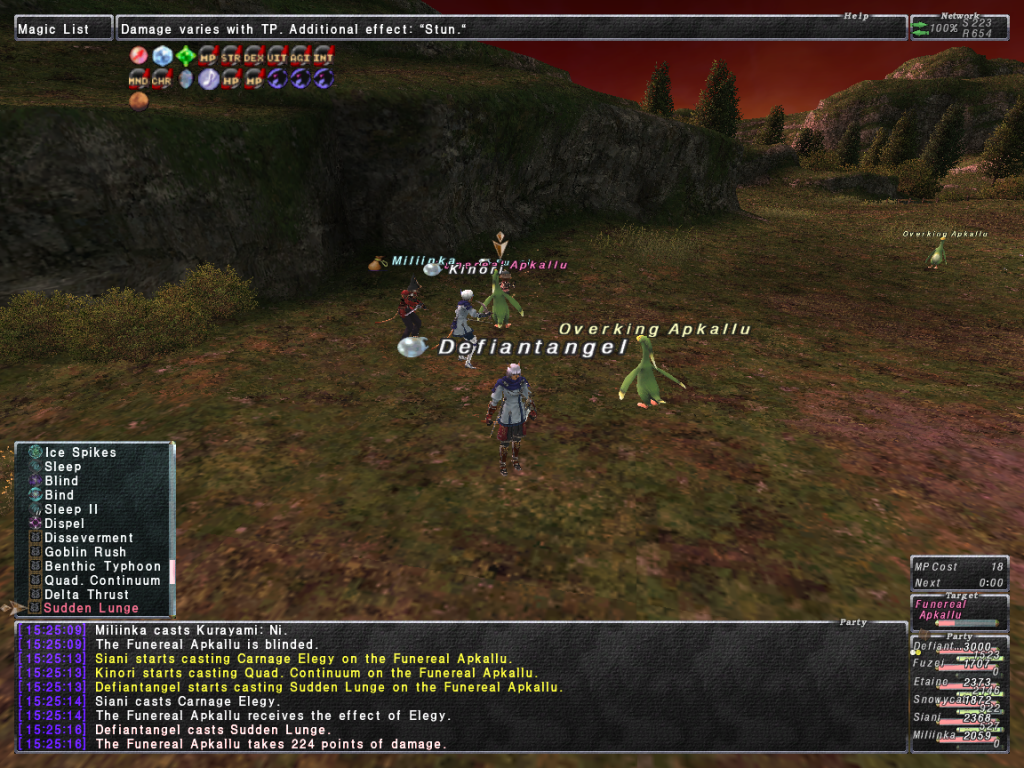Screen dimensions: 1024x768
Task: Click the STR boost status icon
Action: (x=231, y=56)
